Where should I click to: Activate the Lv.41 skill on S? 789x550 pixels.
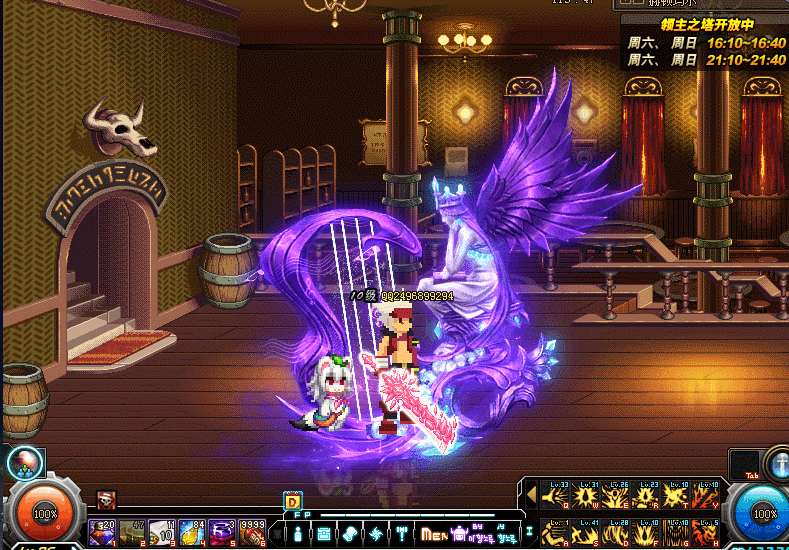point(584,532)
